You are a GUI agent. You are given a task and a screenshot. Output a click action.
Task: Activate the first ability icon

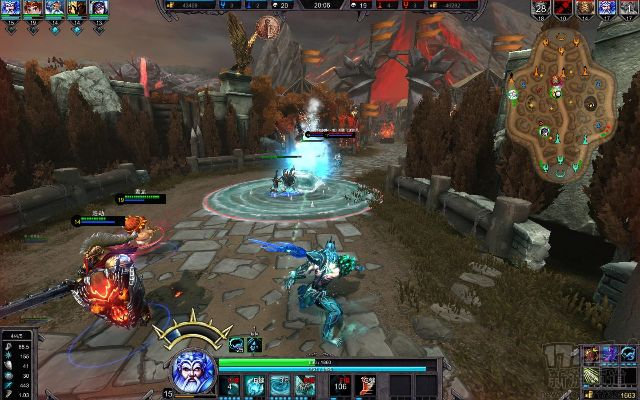(x=231, y=384)
